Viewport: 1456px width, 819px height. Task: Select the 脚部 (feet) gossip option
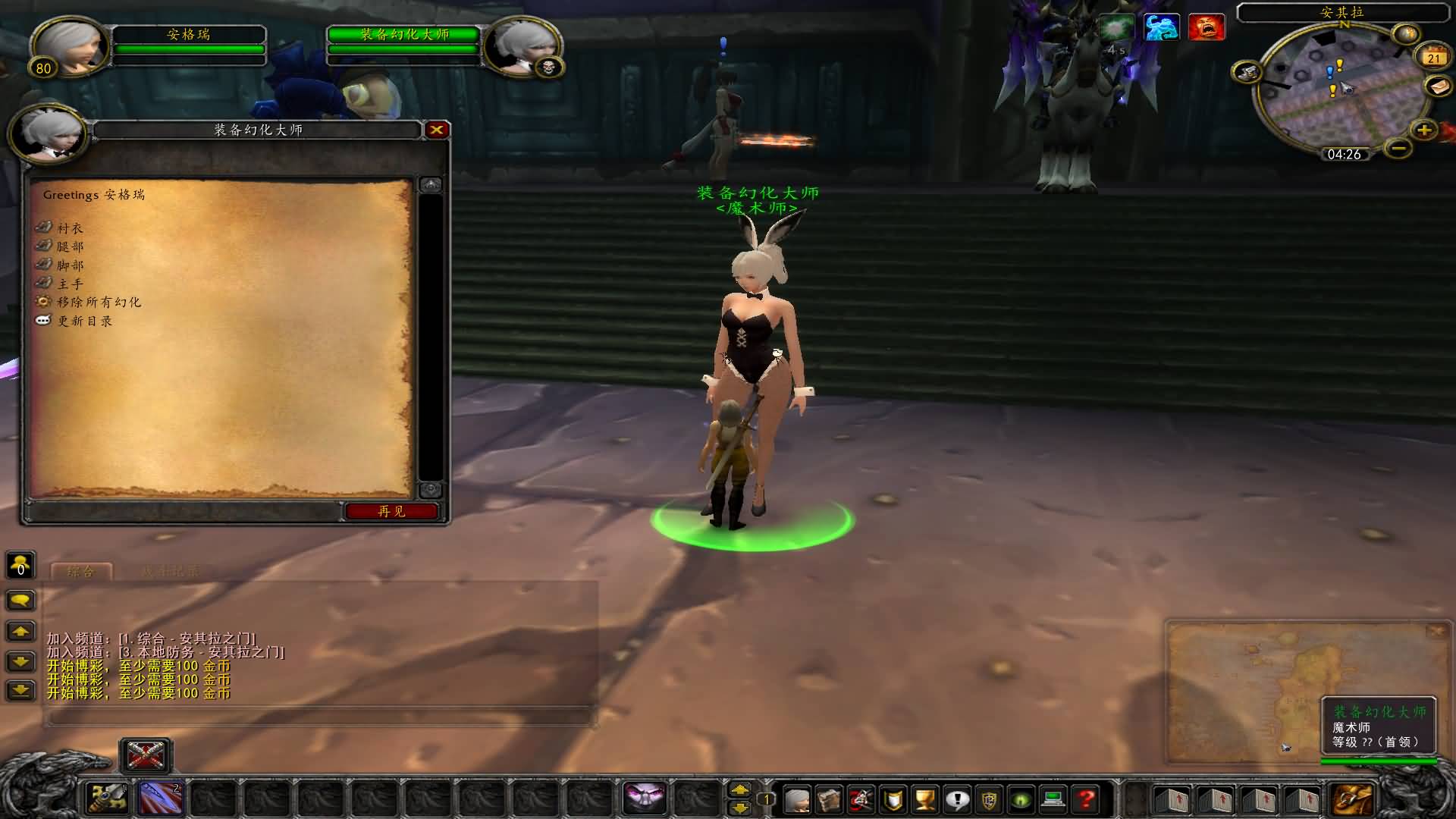coord(70,265)
